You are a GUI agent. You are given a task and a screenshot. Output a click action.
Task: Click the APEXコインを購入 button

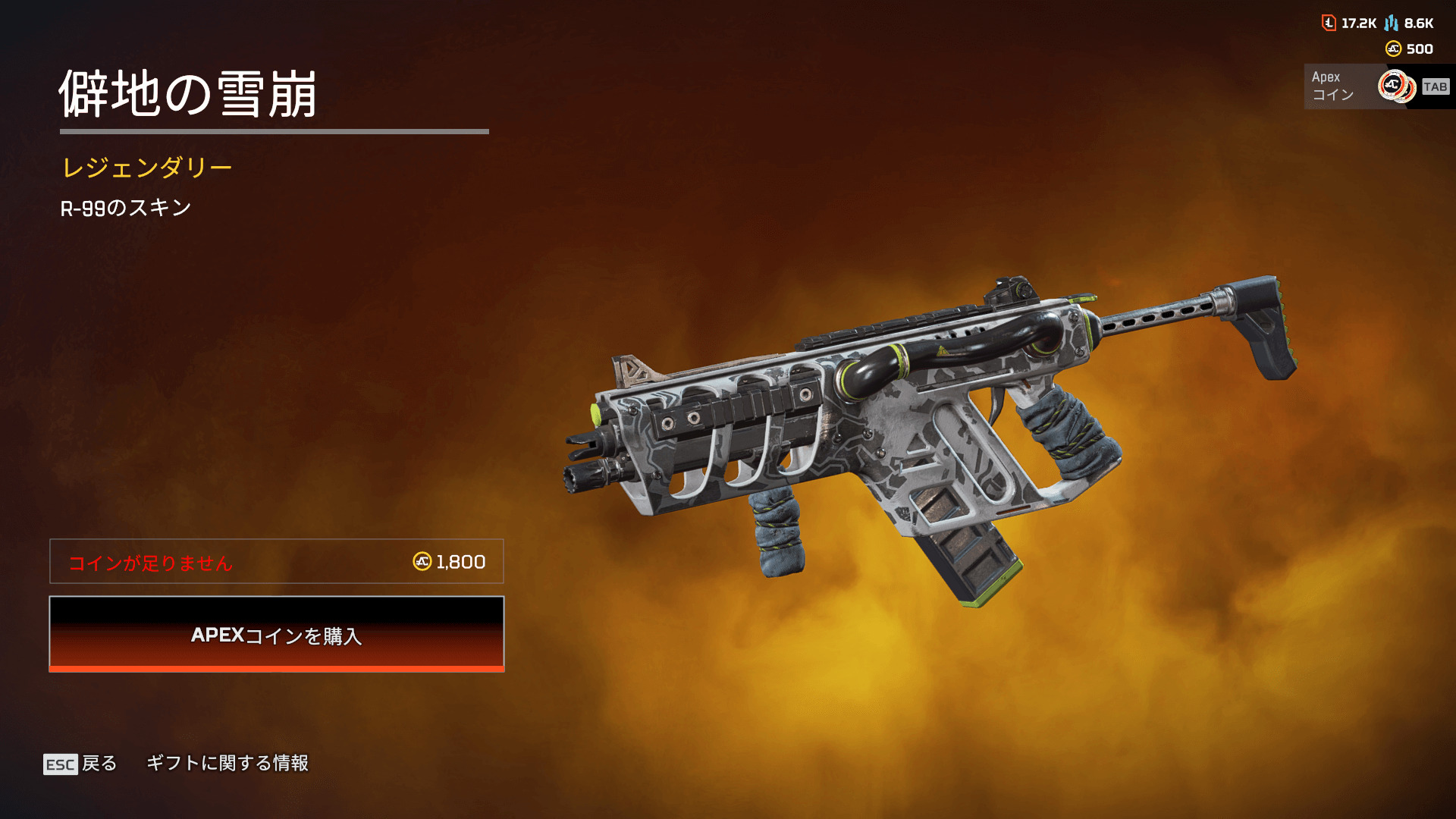pos(277,634)
